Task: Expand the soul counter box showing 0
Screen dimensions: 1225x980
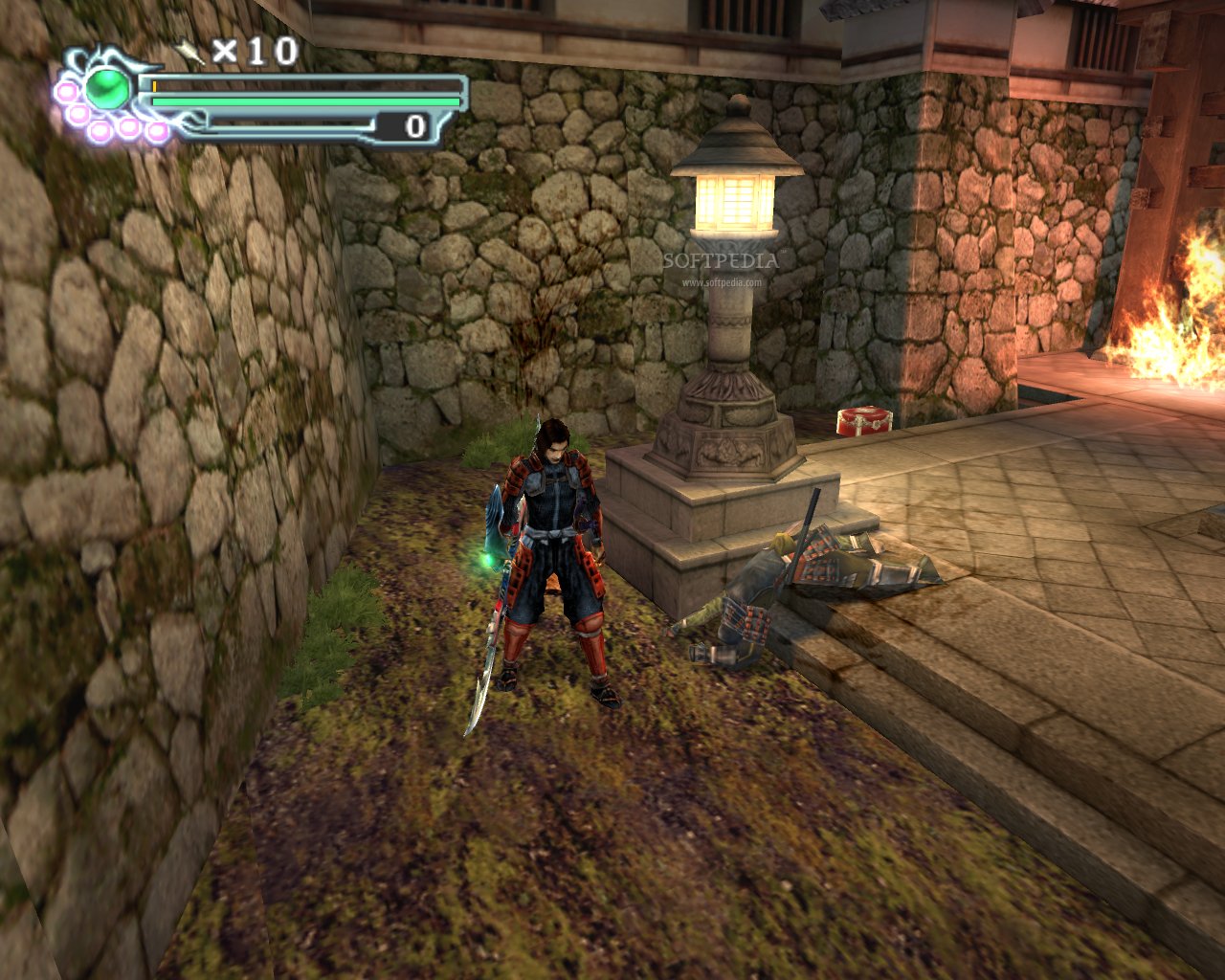Action: coord(414,124)
